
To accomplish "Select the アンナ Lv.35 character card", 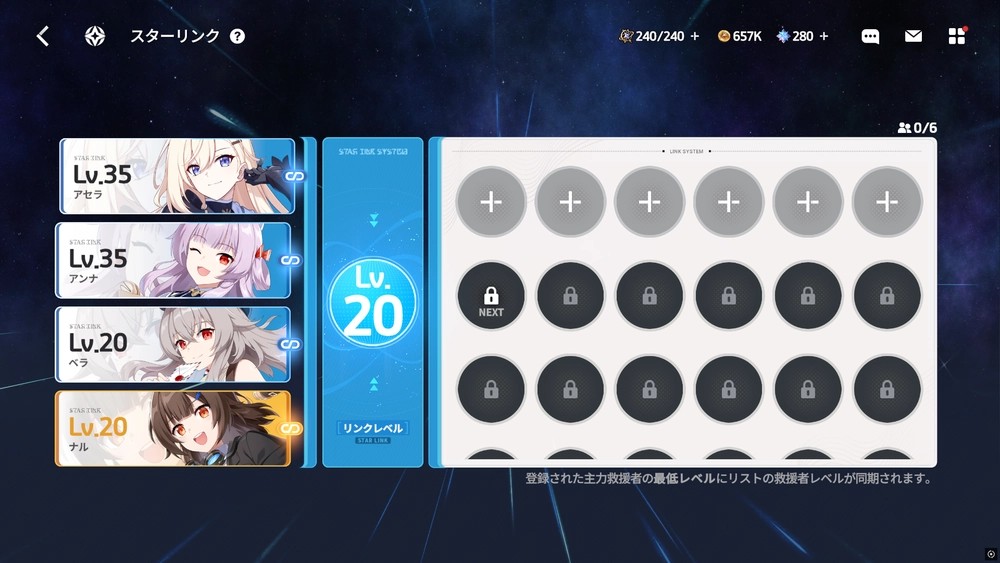I will (174, 260).
